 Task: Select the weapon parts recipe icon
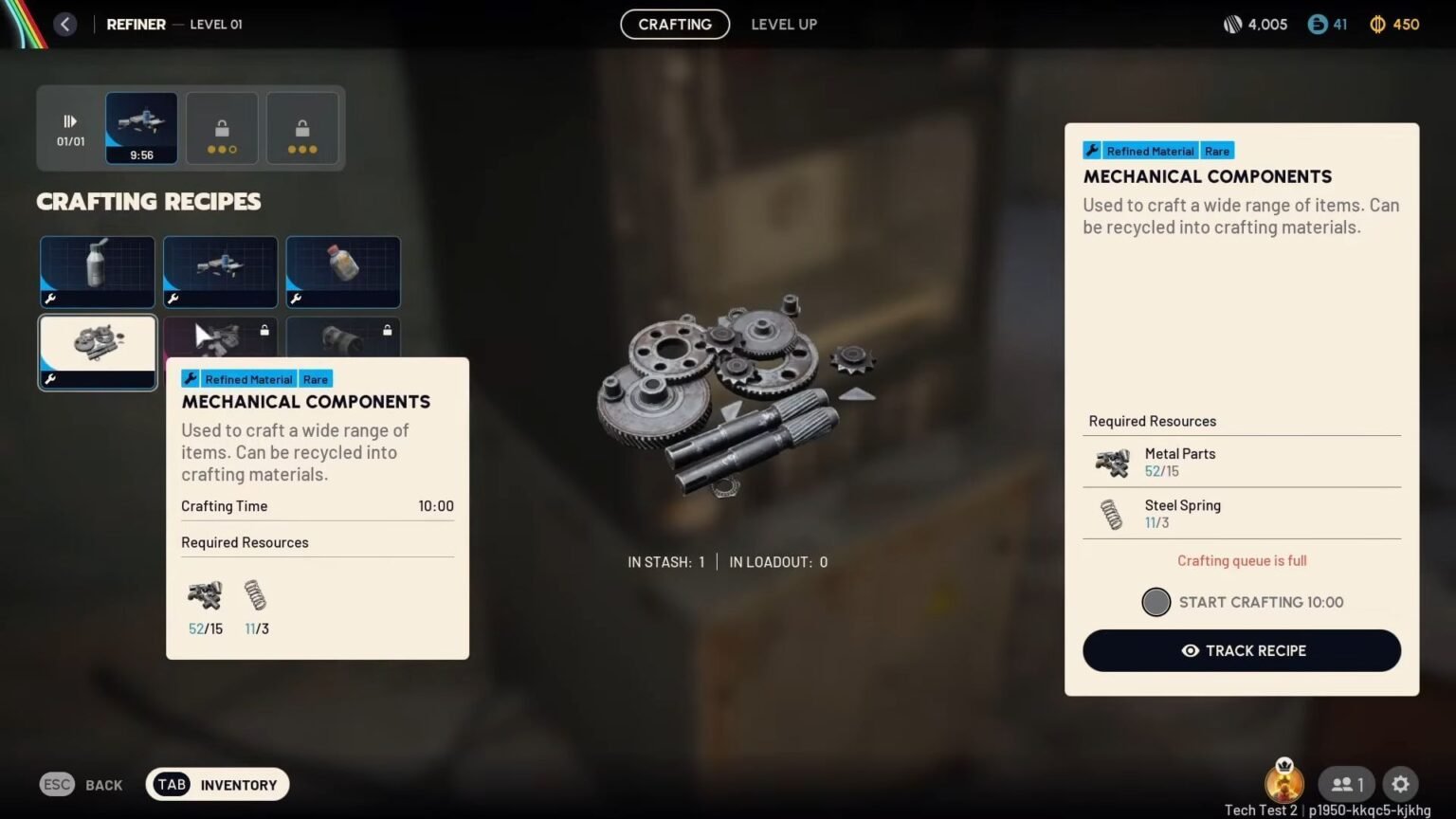coord(220,271)
